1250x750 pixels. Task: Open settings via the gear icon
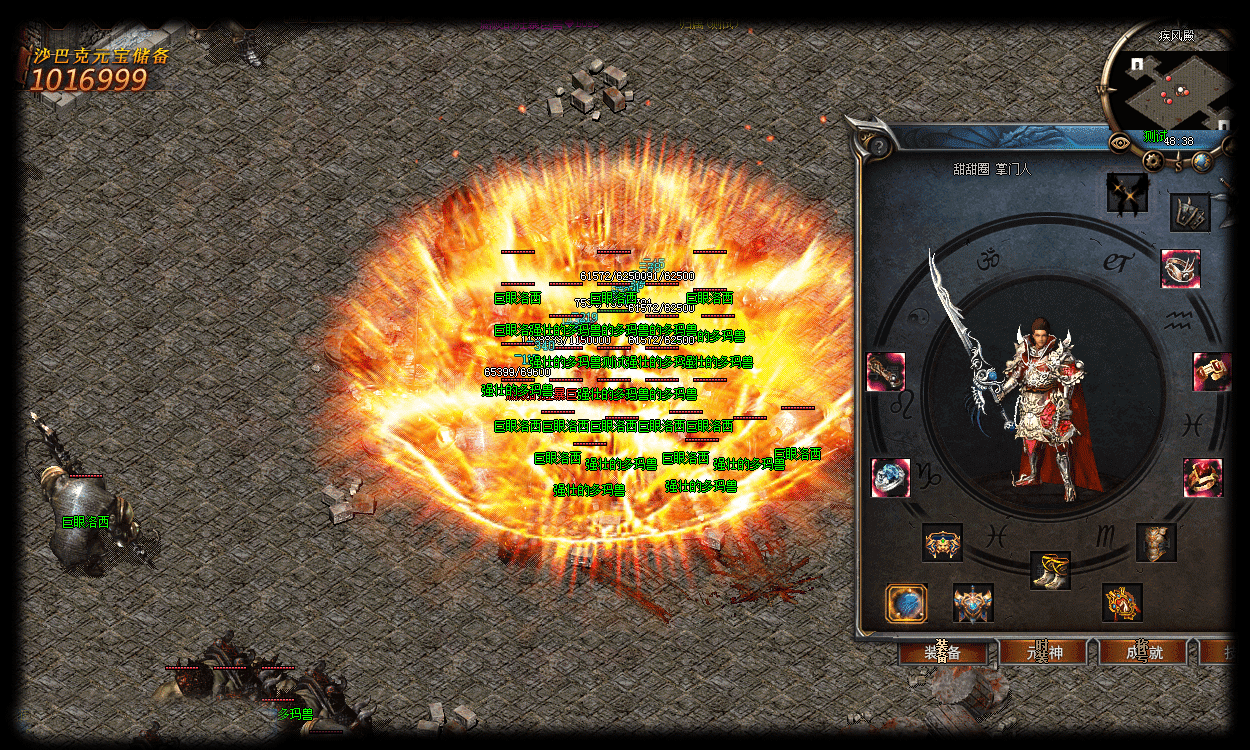point(1155,160)
